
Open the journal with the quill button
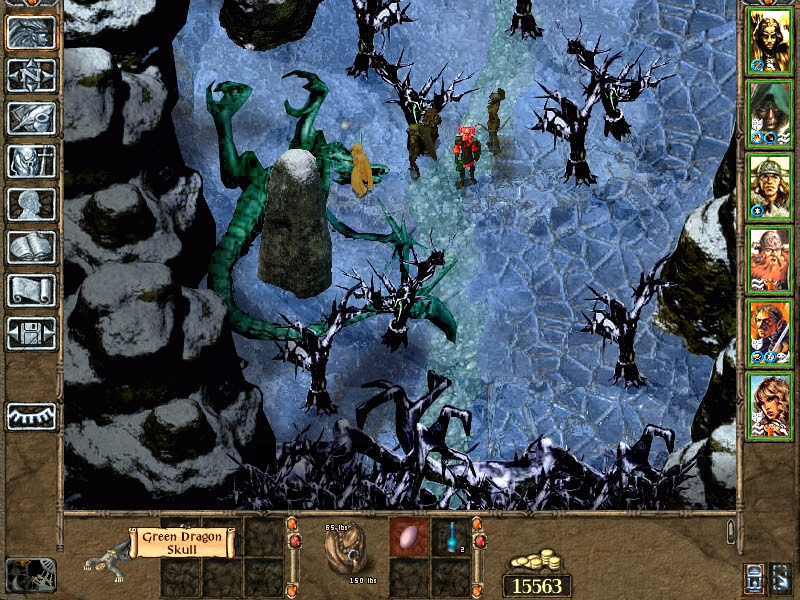pyautogui.click(x=31, y=118)
